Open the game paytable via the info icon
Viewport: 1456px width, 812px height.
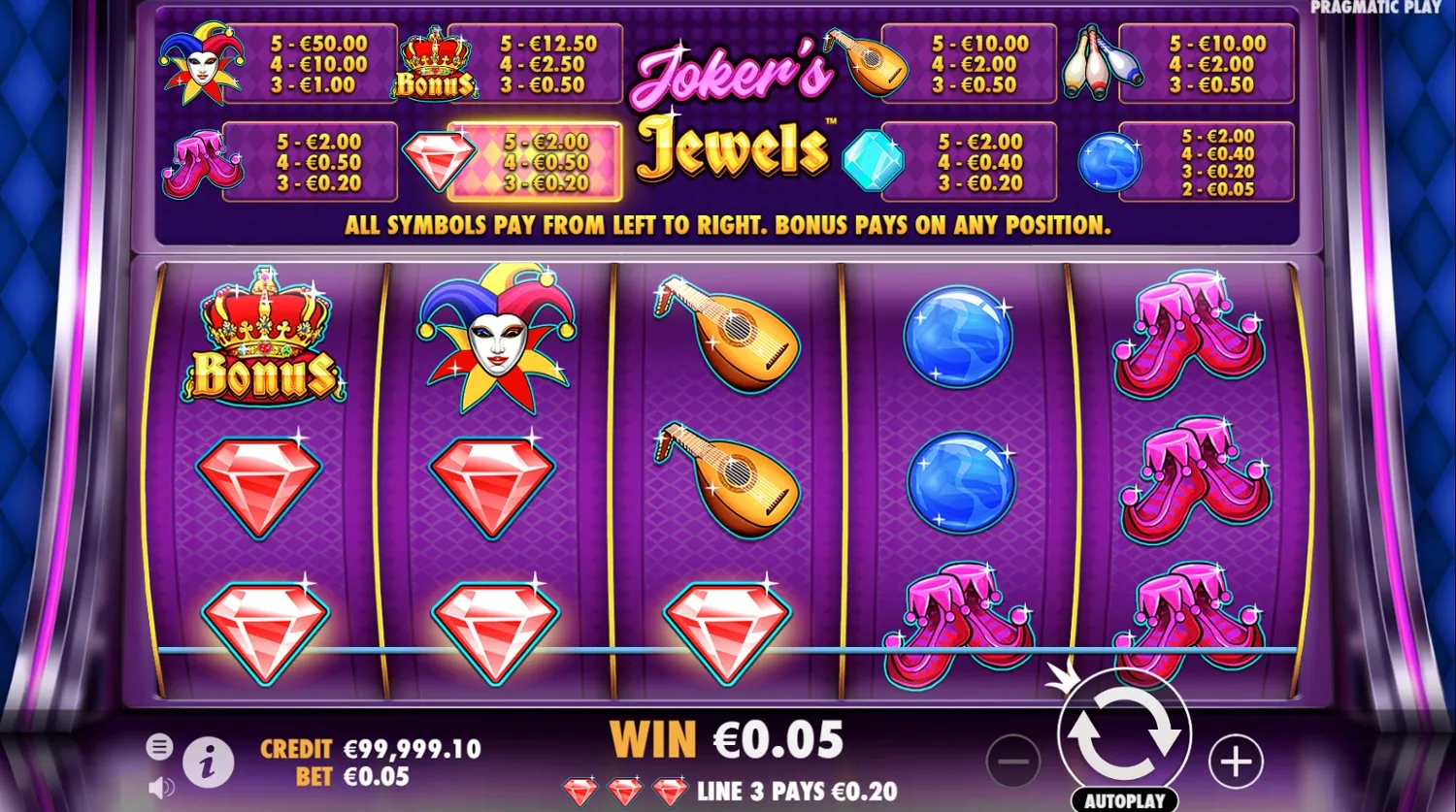coord(207,762)
